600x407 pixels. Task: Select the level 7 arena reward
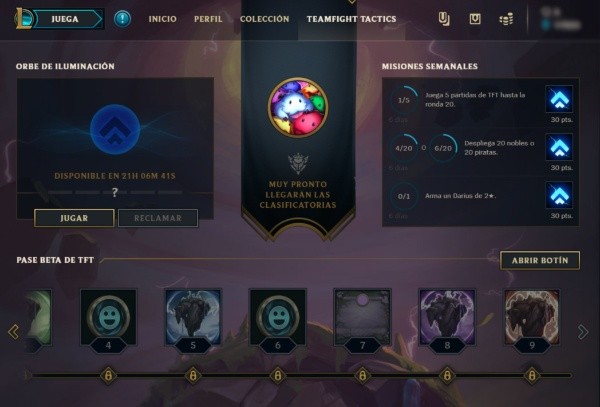coord(362,317)
